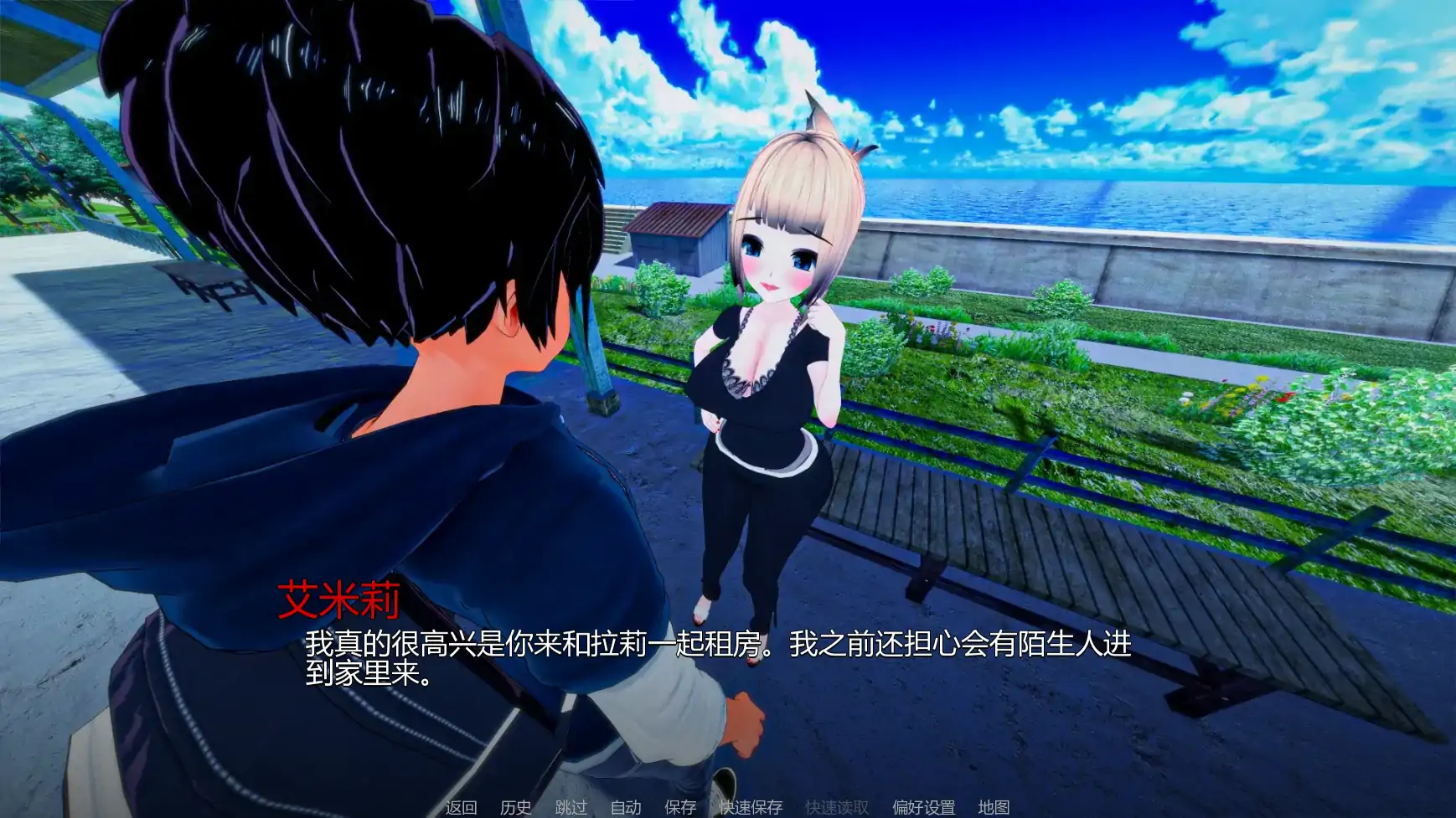Click 返回 to rewind dialogue
The image size is (1456, 818).
(459, 809)
